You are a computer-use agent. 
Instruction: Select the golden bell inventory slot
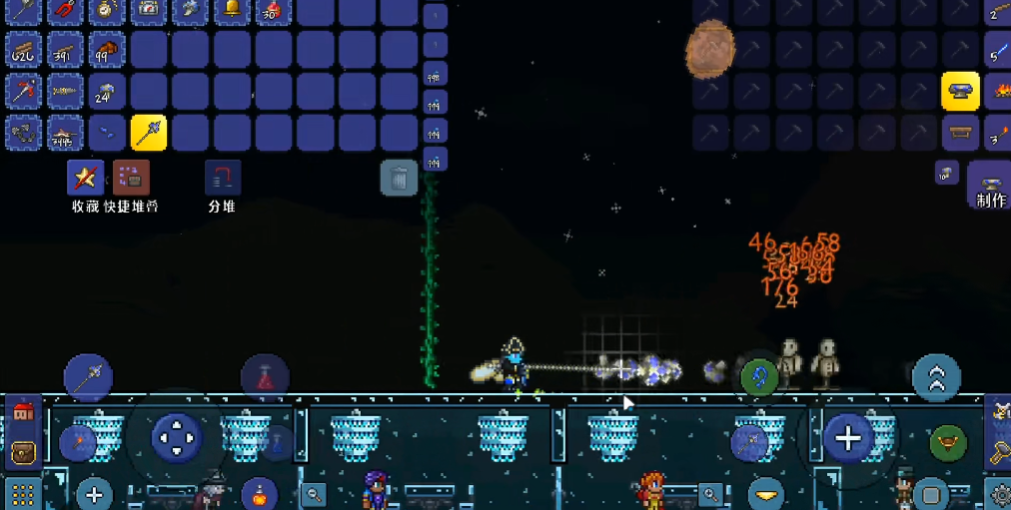tap(232, 10)
